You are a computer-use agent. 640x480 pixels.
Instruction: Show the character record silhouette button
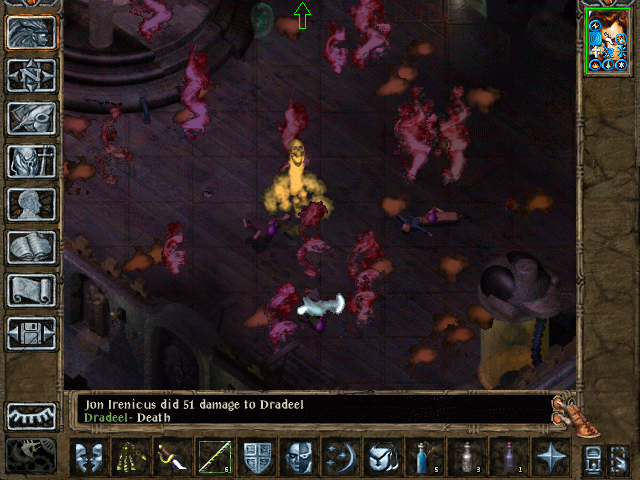pyautogui.click(x=32, y=204)
